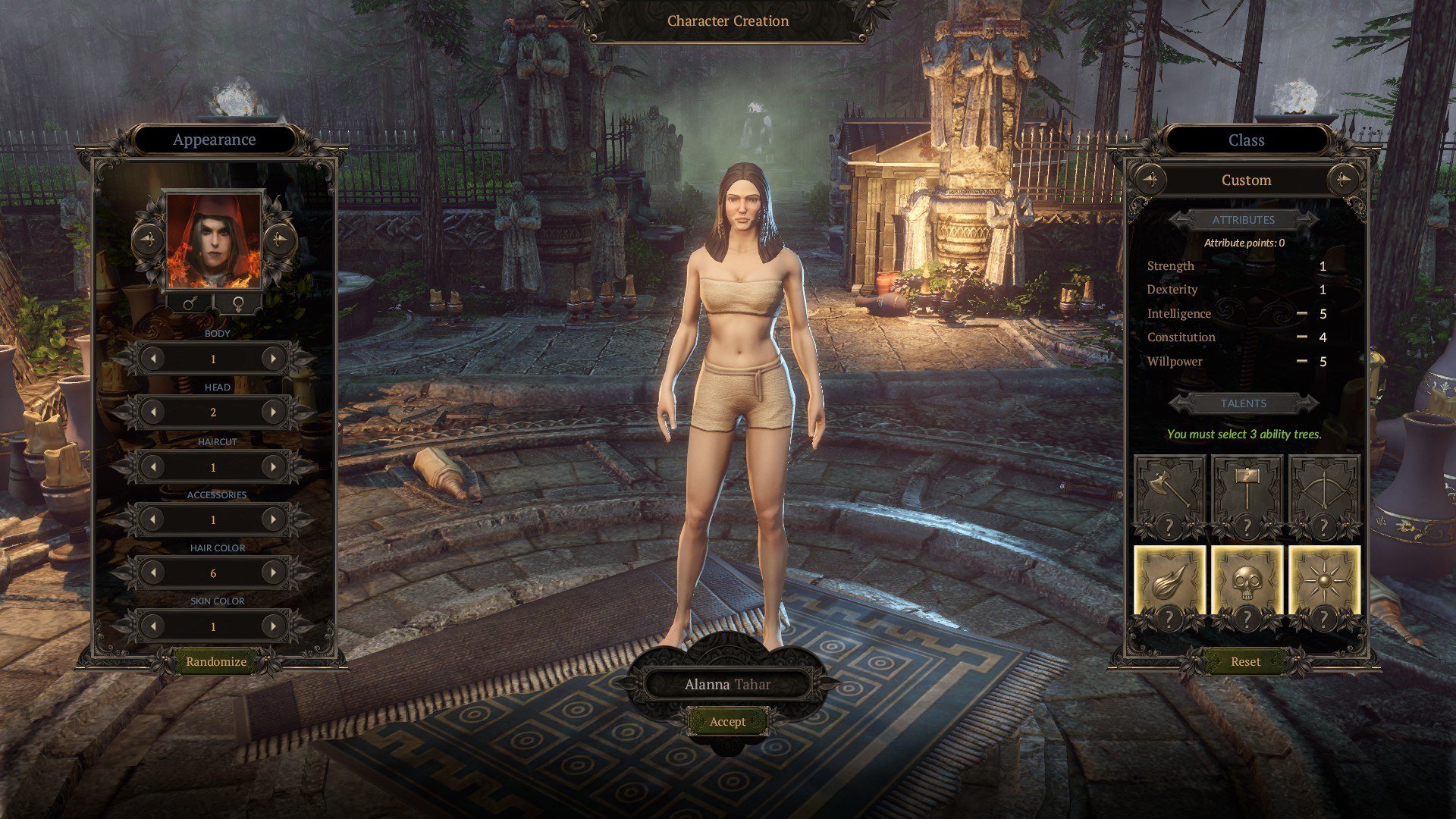Choose the next Body option
The height and width of the screenshot is (819, 1456).
[272, 359]
